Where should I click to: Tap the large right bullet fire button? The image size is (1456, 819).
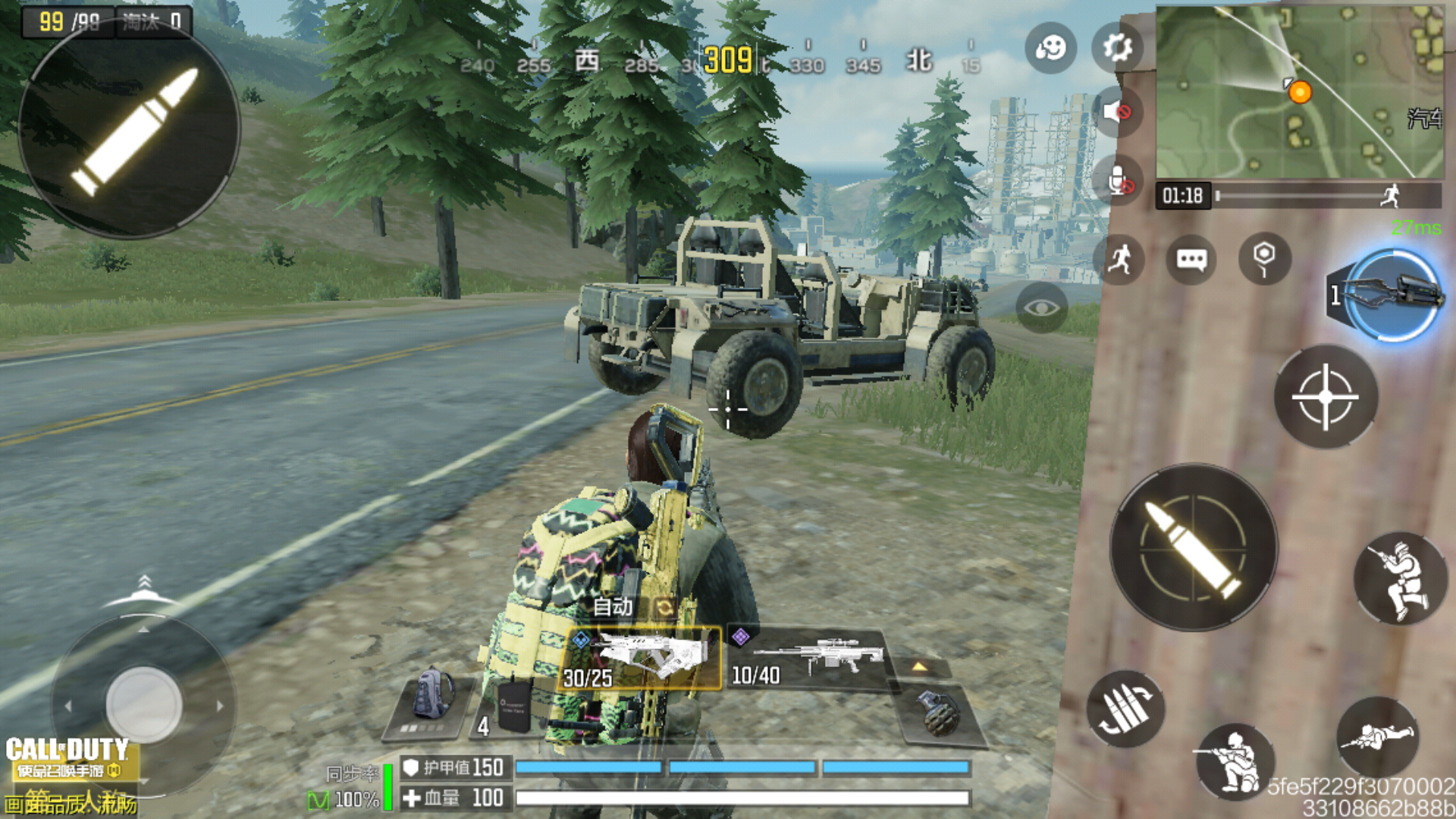click(1194, 548)
